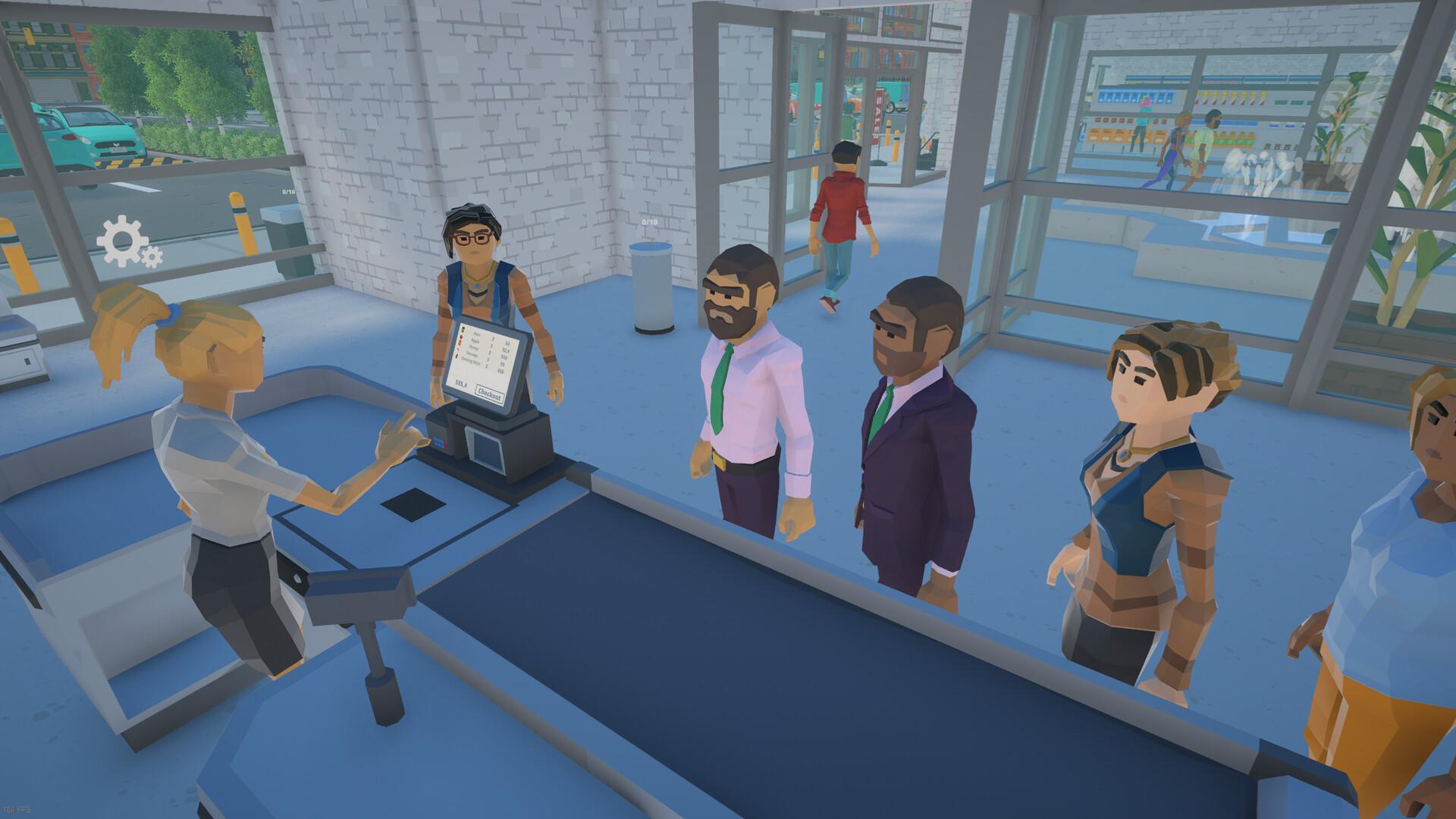This screenshot has height=819, width=1456.
Task: Select the Sausage icon in the receipt list
Action: click(x=458, y=350)
